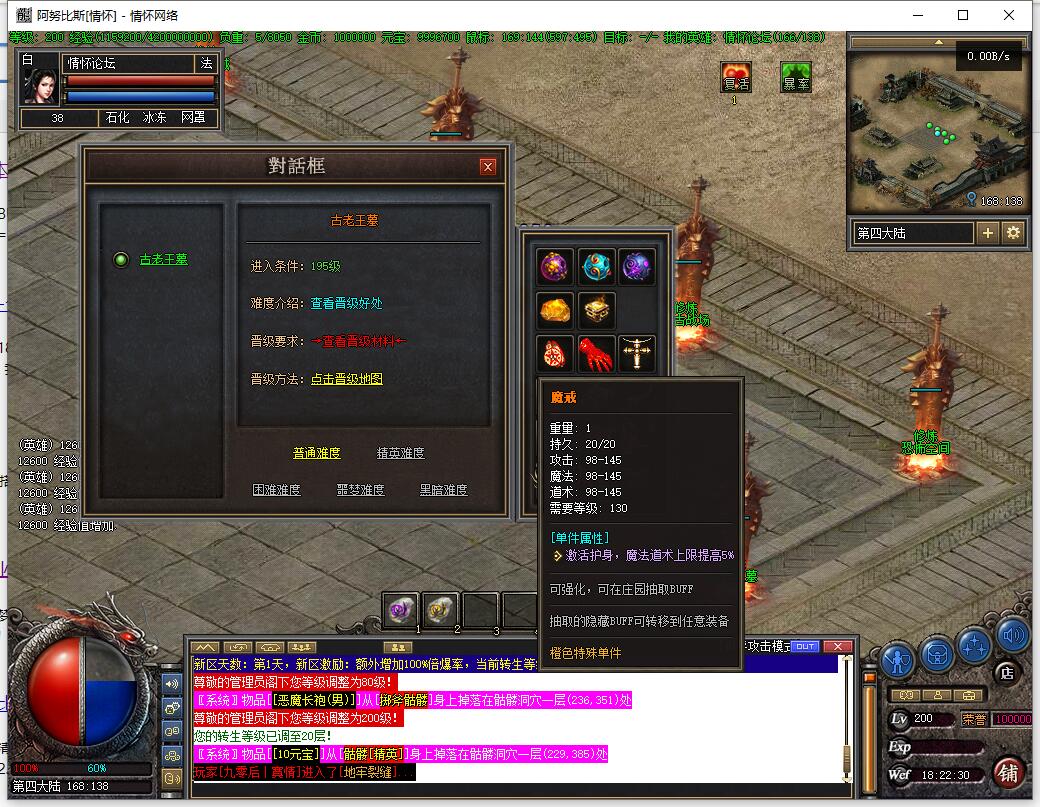
Task: Open the bag backpack round button
Action: (x=936, y=653)
